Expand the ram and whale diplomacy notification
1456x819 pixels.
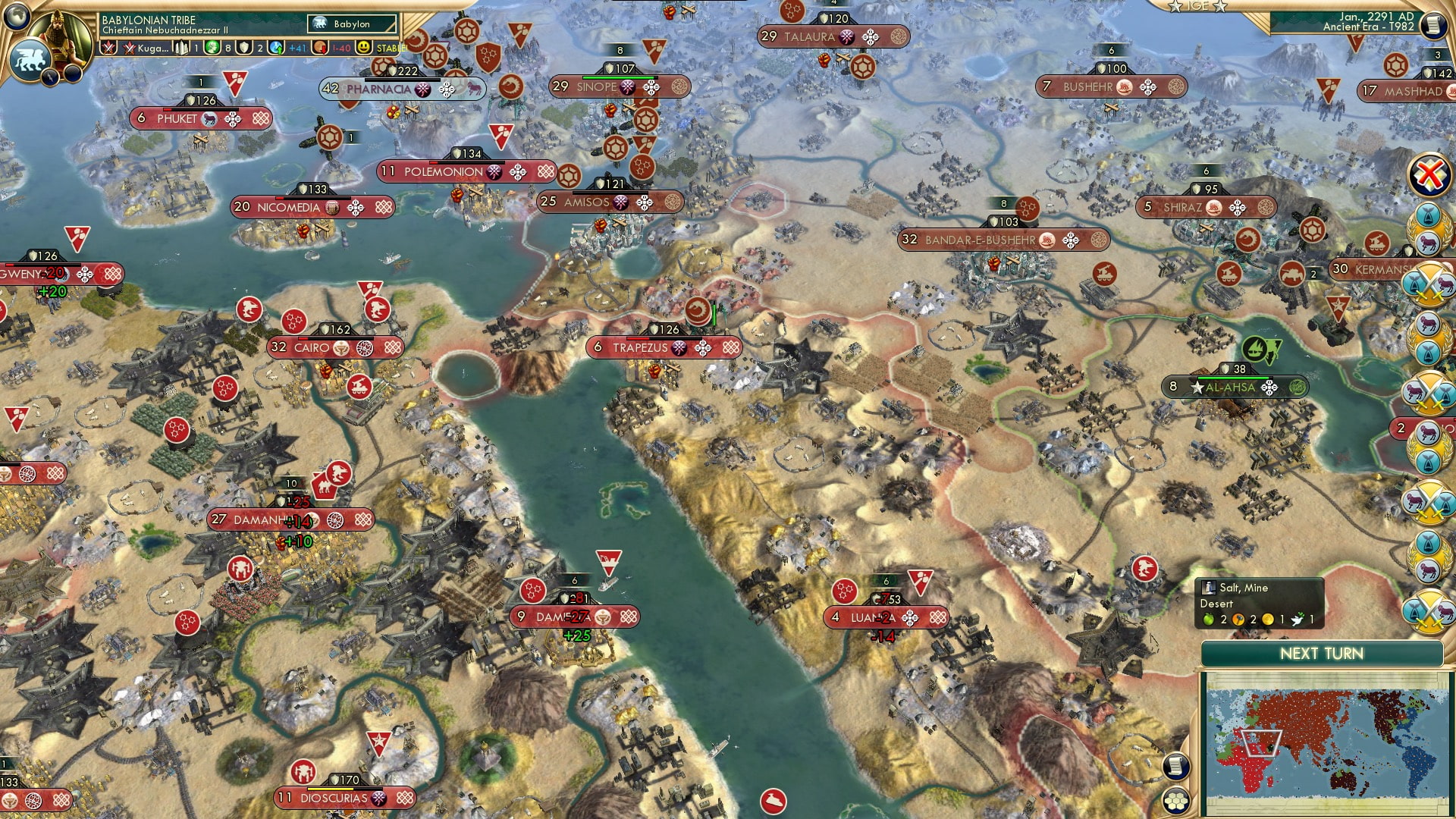pyautogui.click(x=1428, y=229)
